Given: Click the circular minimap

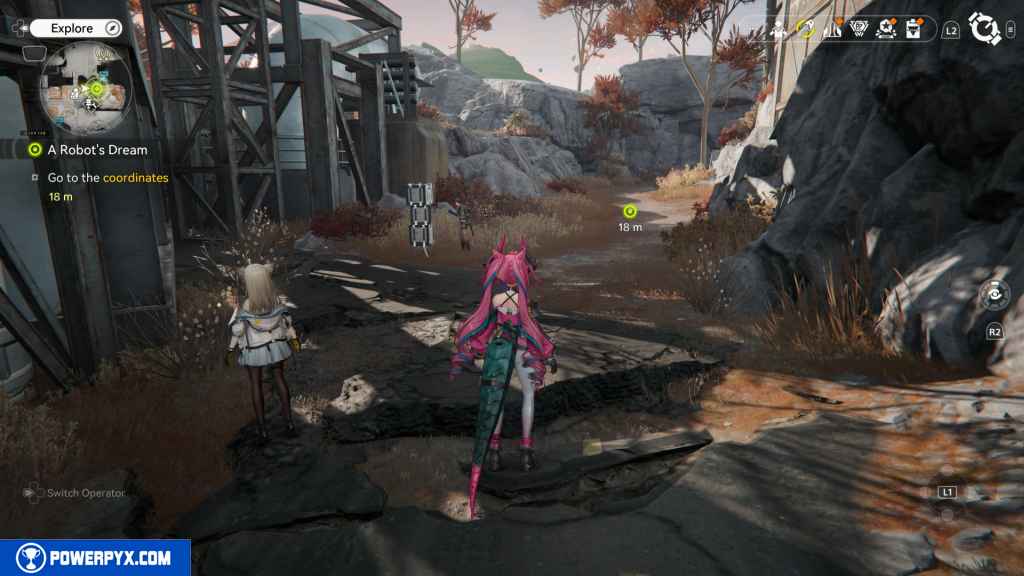Looking at the screenshot, I should [x=84, y=88].
